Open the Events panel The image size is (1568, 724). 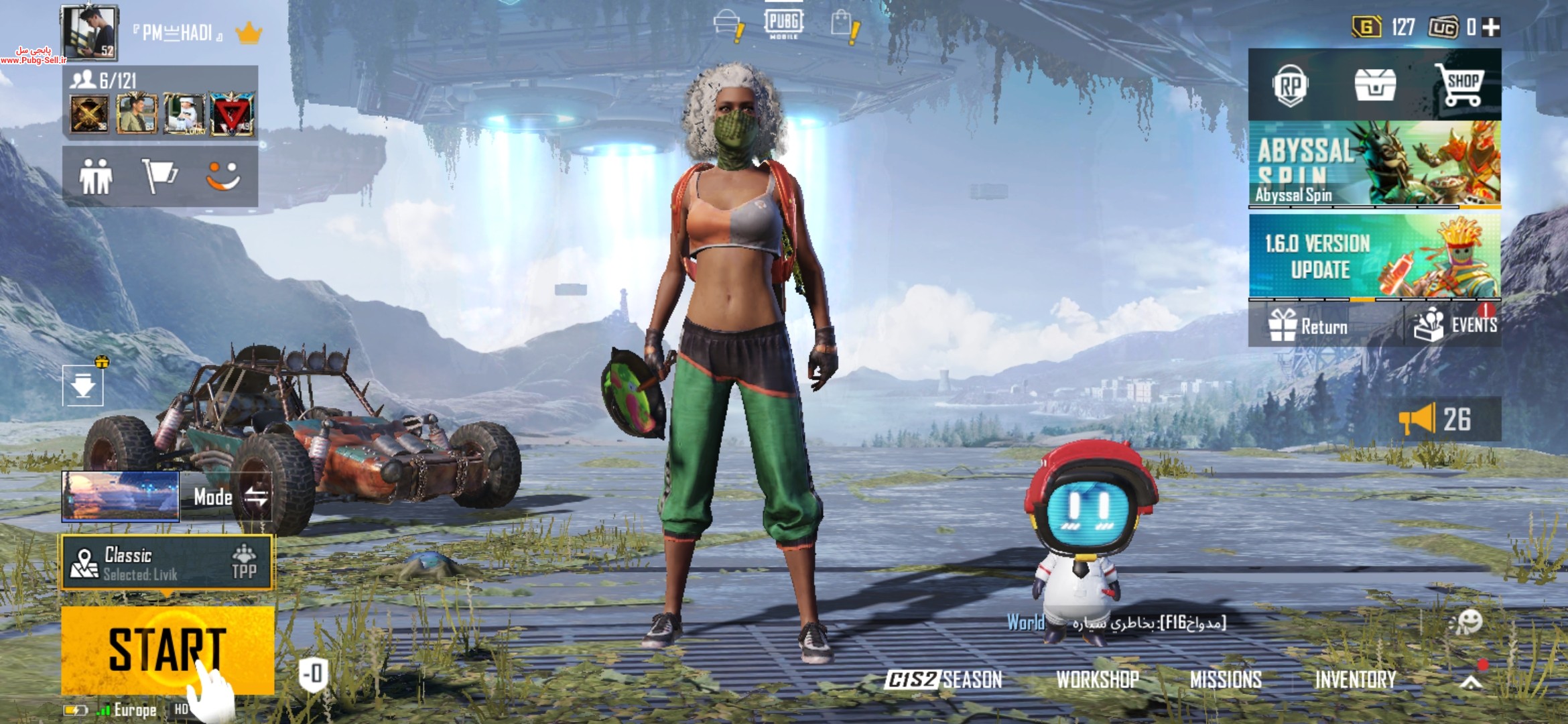click(1454, 325)
